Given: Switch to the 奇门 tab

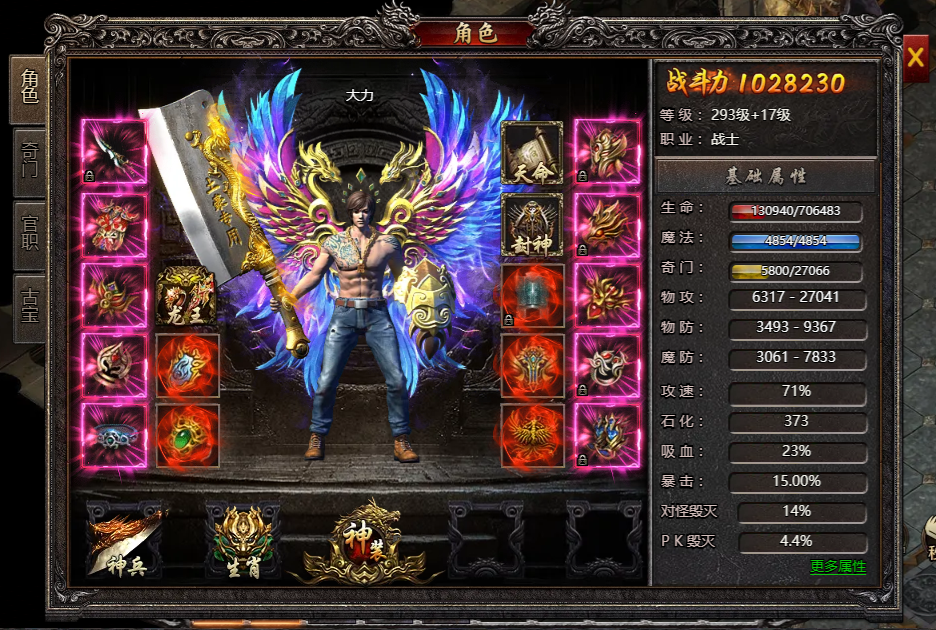Looking at the screenshot, I should [29, 161].
